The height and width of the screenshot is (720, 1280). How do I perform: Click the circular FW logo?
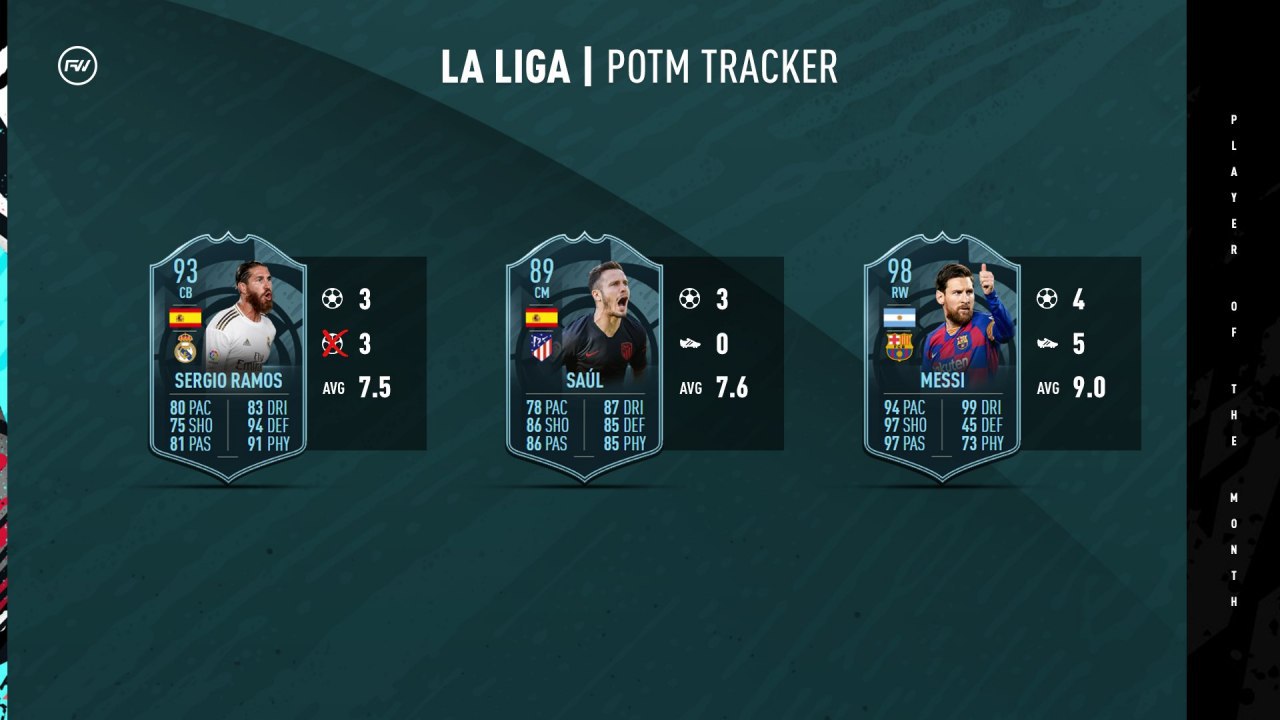[x=78, y=67]
